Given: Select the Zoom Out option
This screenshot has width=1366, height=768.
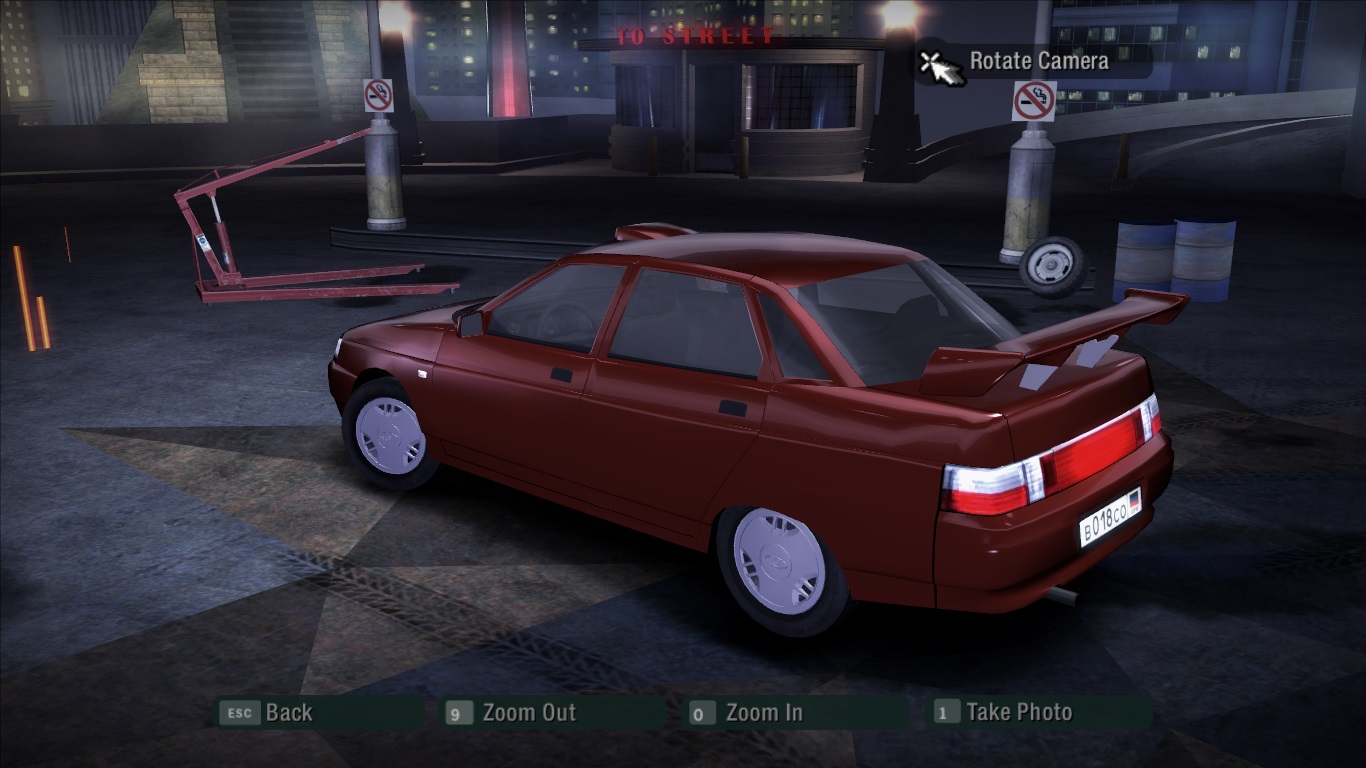Looking at the screenshot, I should 528,713.
